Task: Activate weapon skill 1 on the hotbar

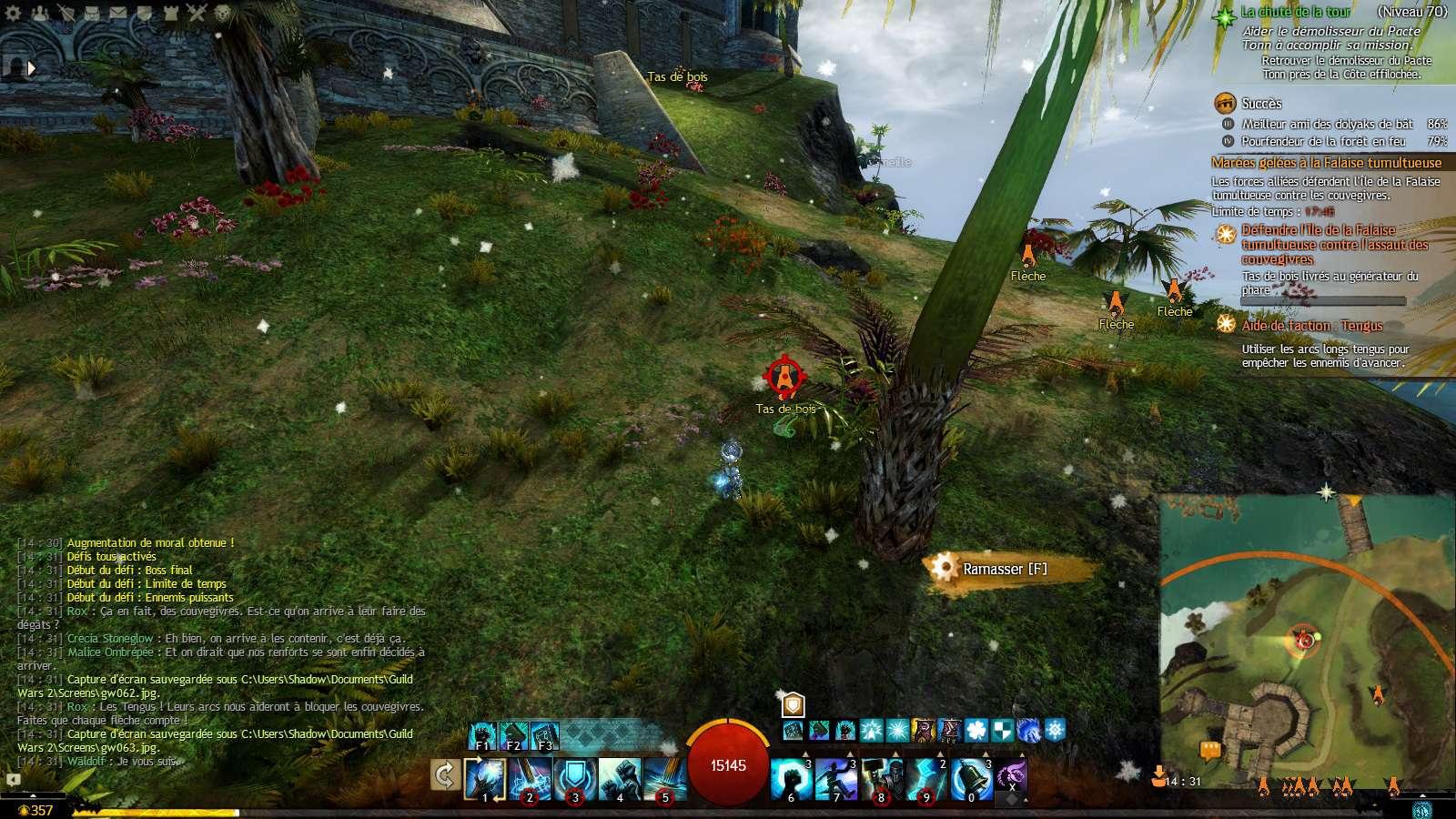Action: 485,779
